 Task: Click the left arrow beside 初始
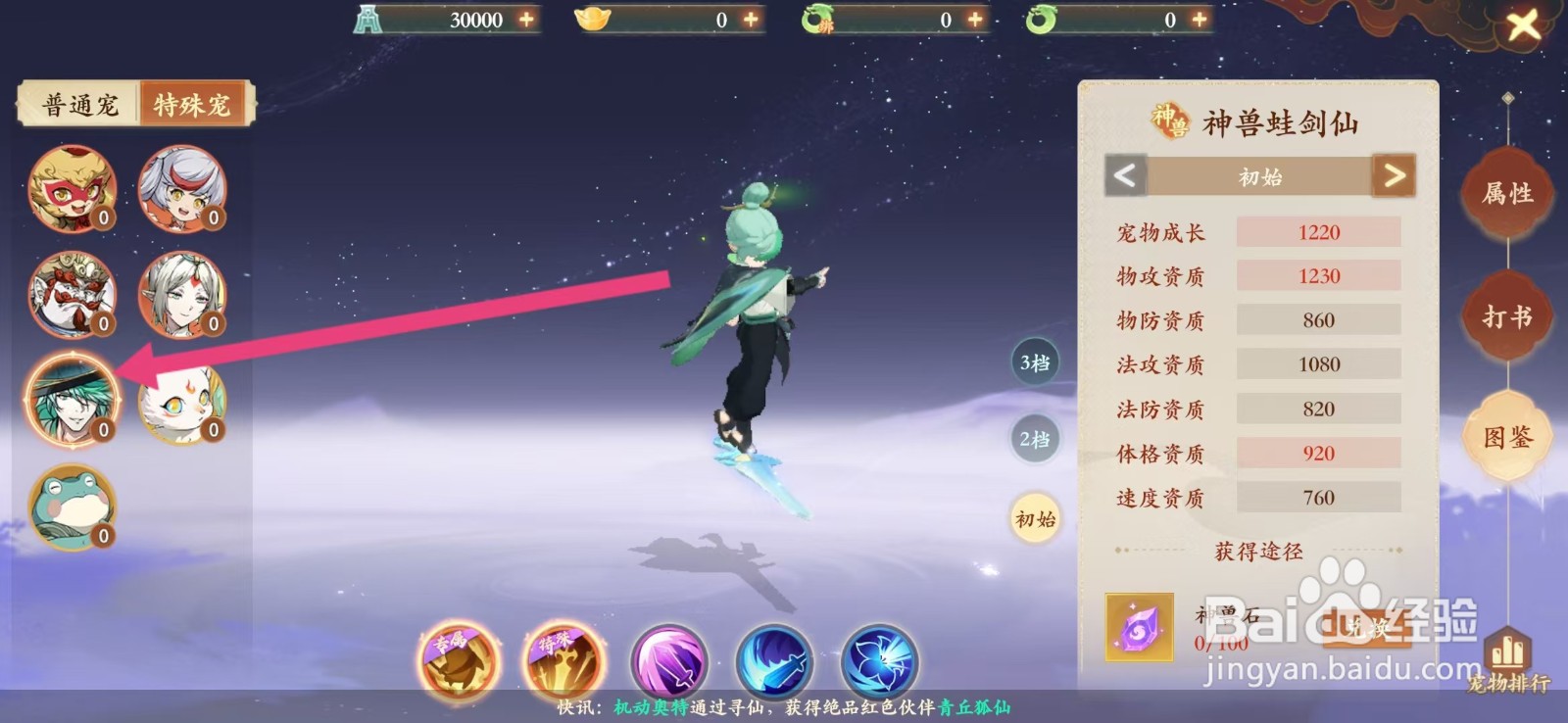pos(1123,176)
